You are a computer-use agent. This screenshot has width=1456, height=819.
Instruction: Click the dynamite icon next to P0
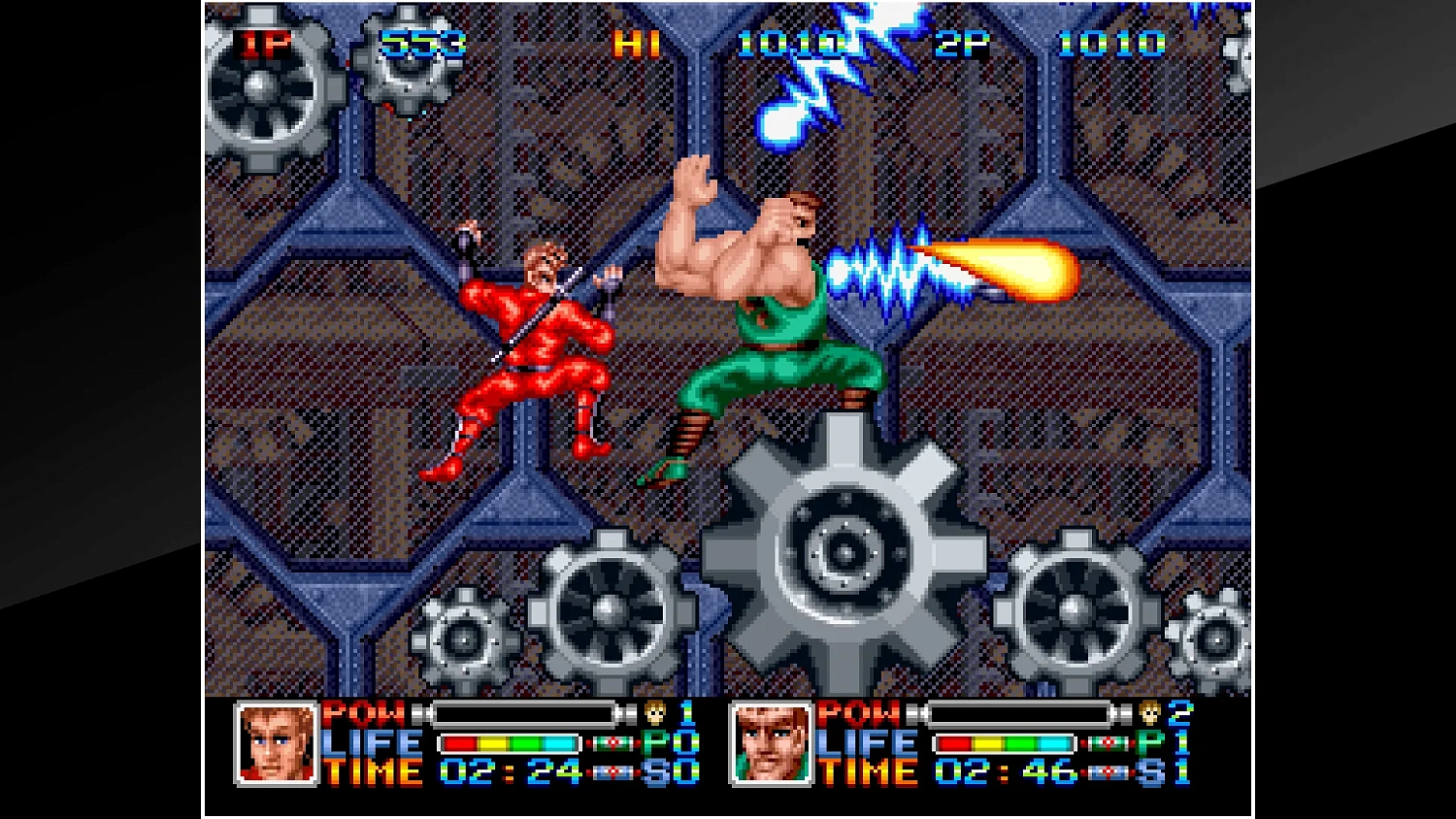tap(612, 743)
